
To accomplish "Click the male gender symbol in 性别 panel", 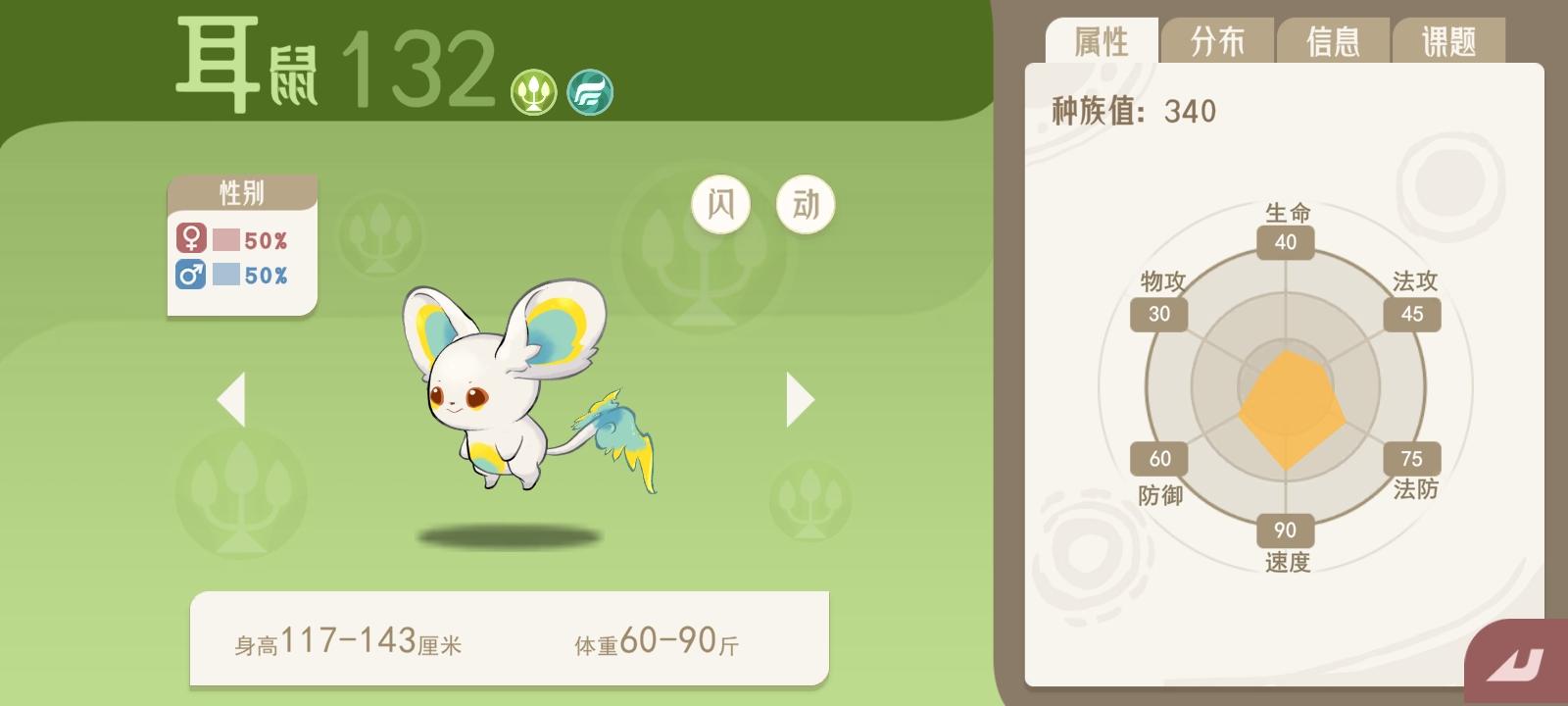I will [191, 276].
